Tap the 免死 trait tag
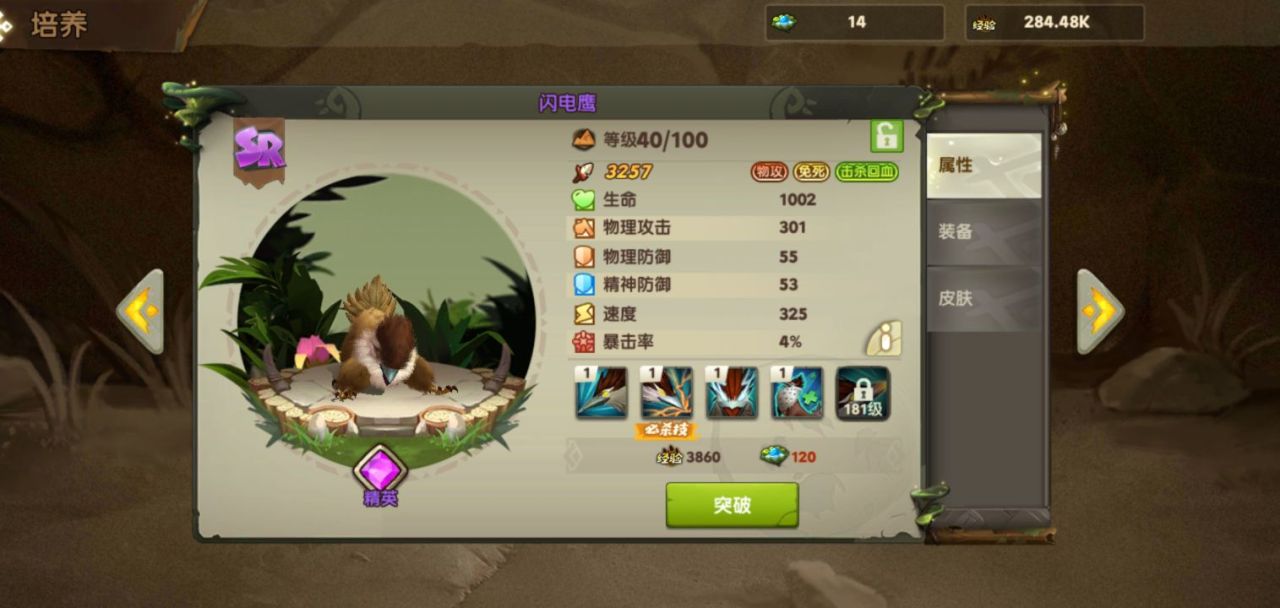1280x608 pixels. [x=811, y=172]
